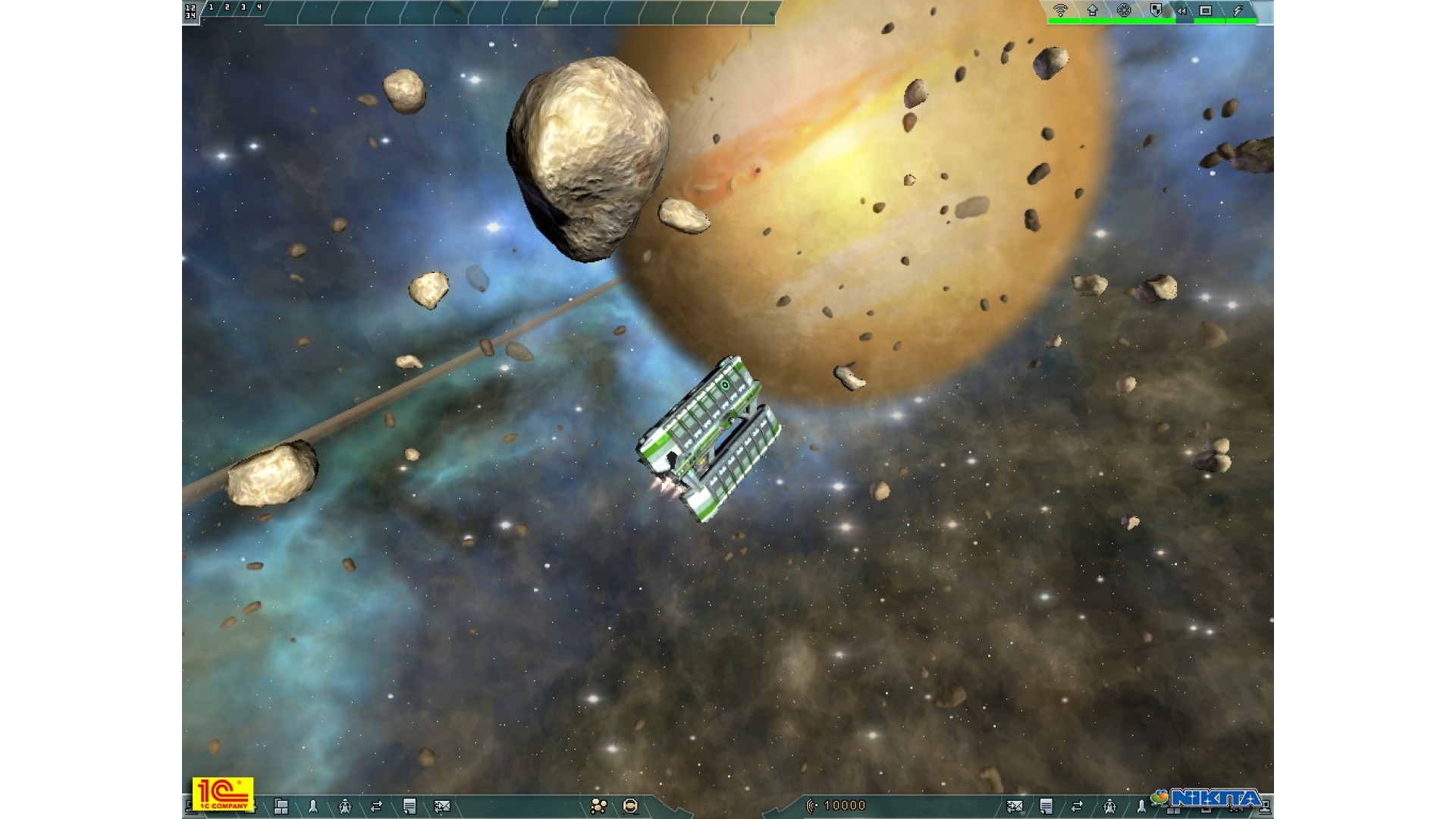Select control group 4
Image resolution: width=1456 pixels, height=819 pixels.
click(259, 8)
